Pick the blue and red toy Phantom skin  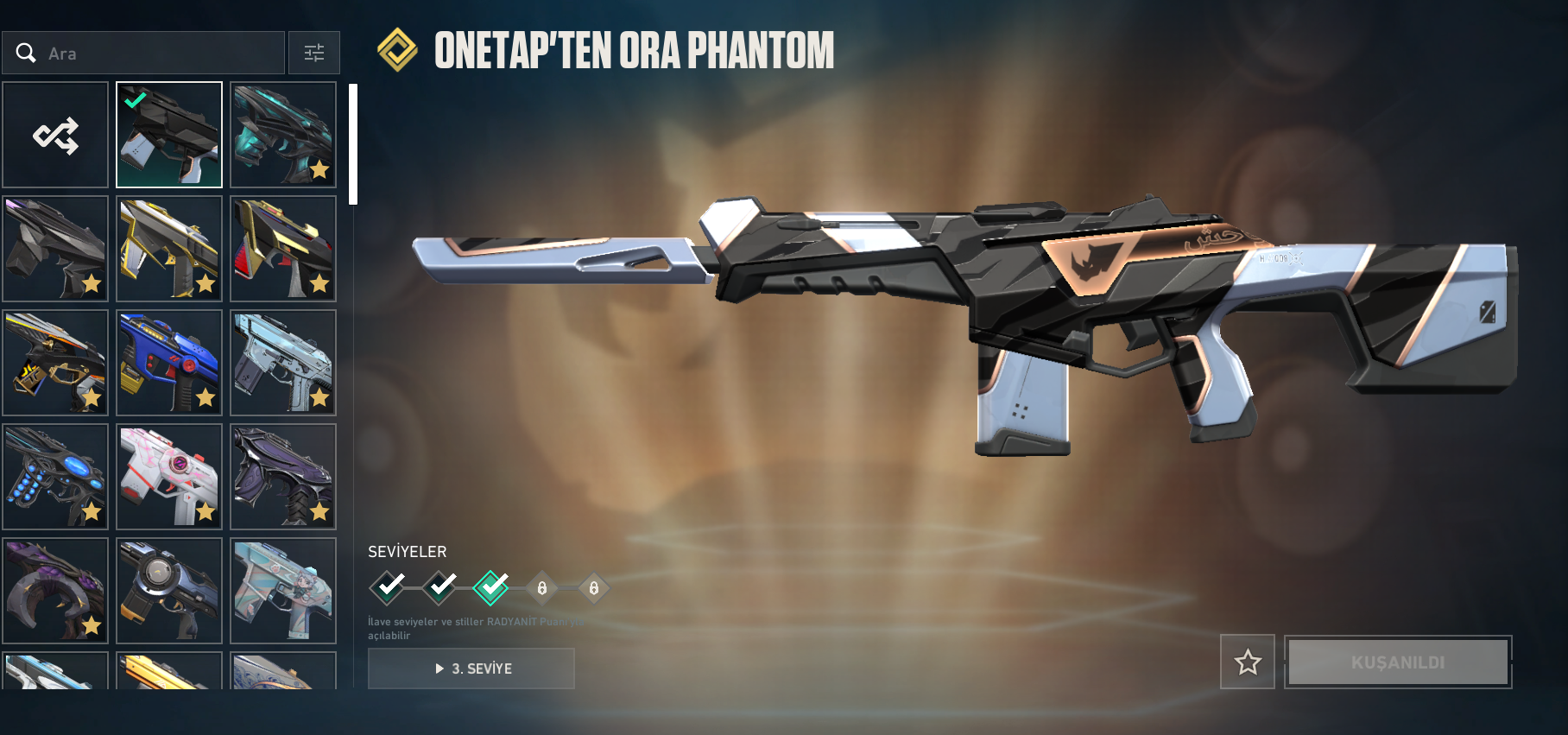pos(169,363)
